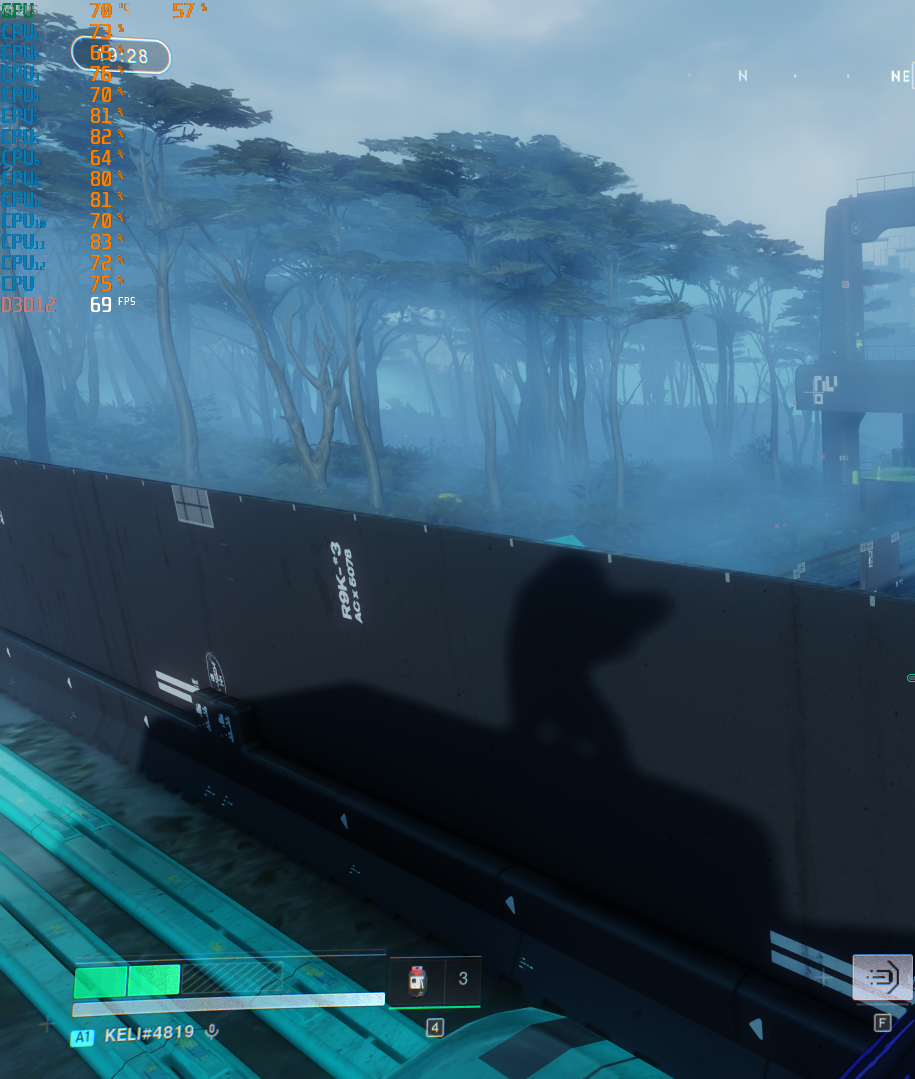This screenshot has width=915, height=1079.
Task: Click the A1 squad badge
Action: coord(82,1037)
